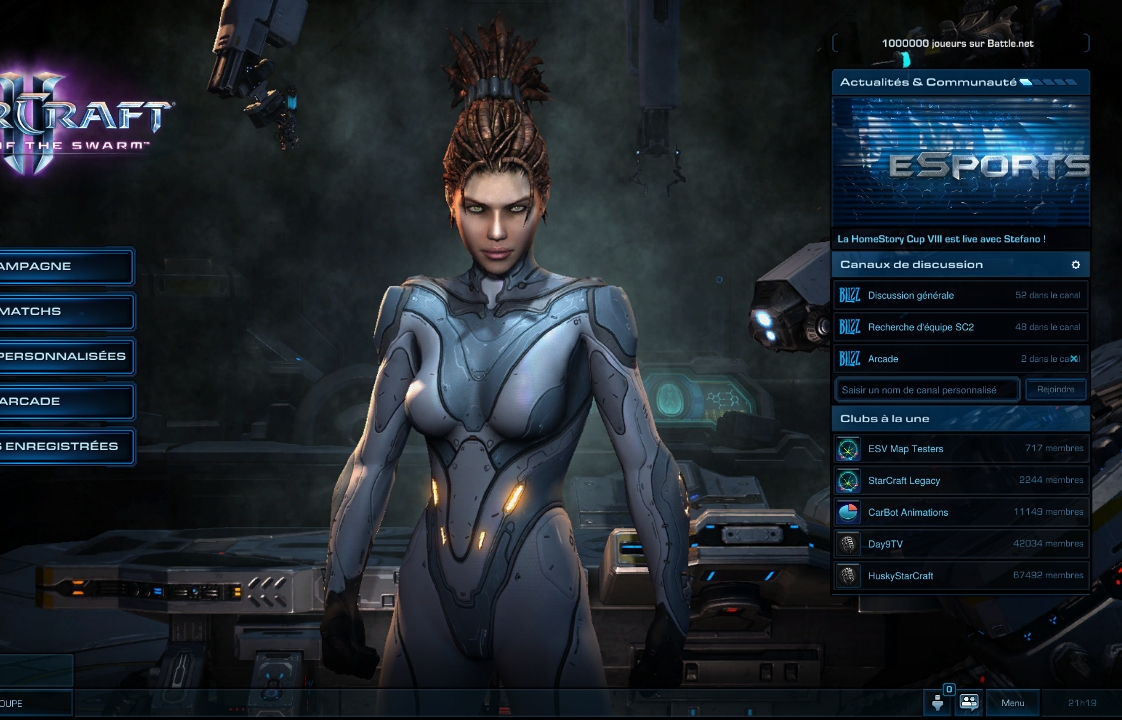Select the Matchs menu entry
The width and height of the screenshot is (1122, 720).
[62, 312]
